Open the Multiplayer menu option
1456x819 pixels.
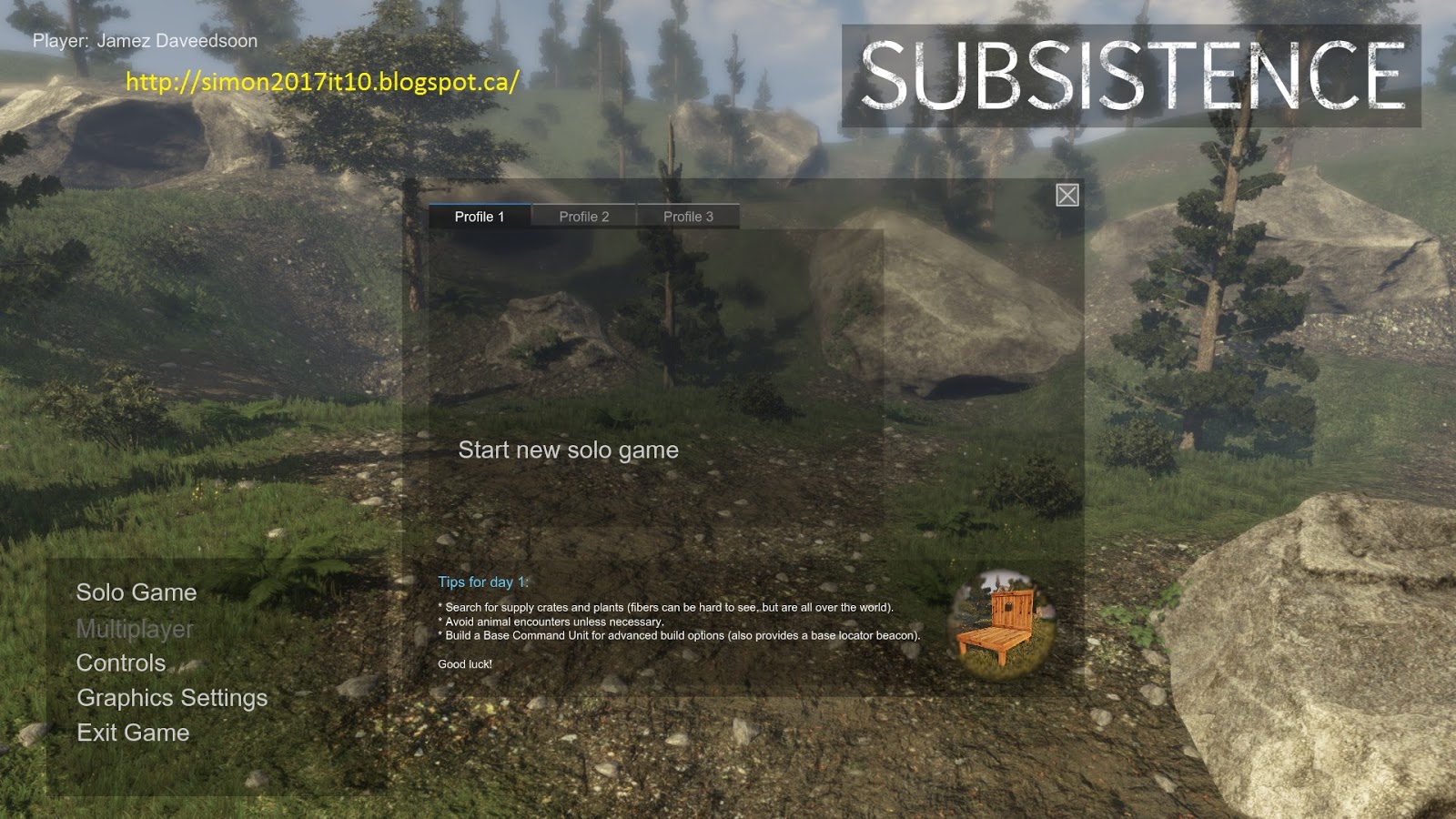[134, 628]
